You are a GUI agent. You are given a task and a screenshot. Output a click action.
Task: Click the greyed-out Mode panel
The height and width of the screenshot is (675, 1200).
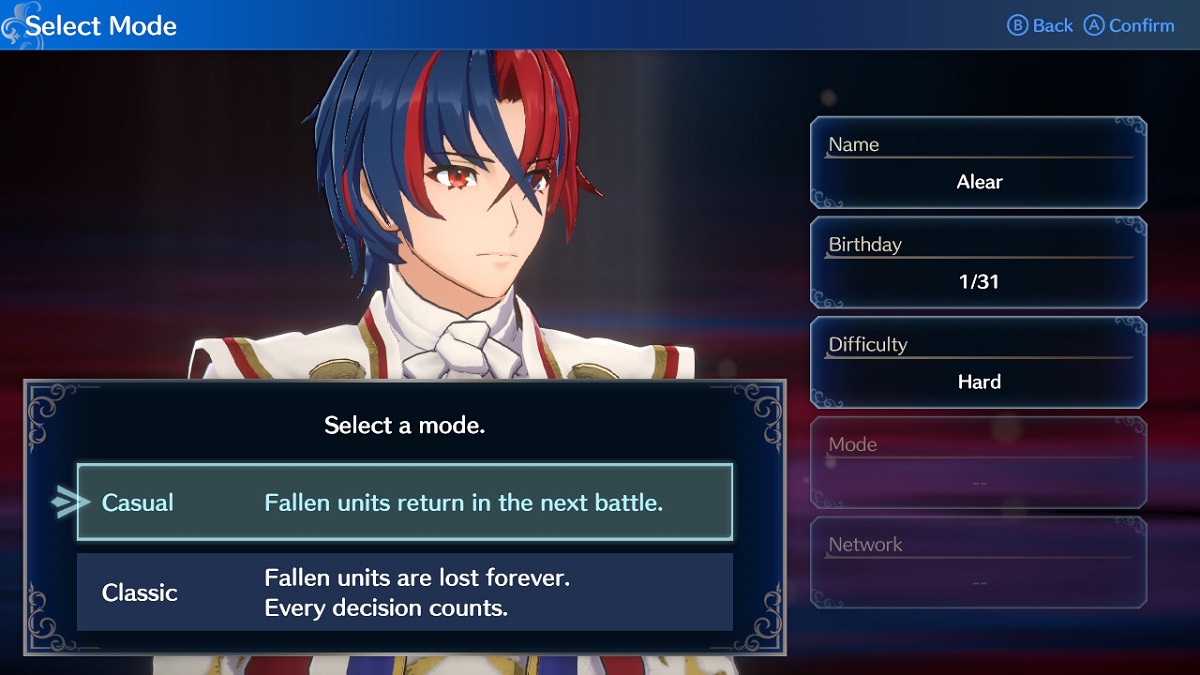pos(978,463)
